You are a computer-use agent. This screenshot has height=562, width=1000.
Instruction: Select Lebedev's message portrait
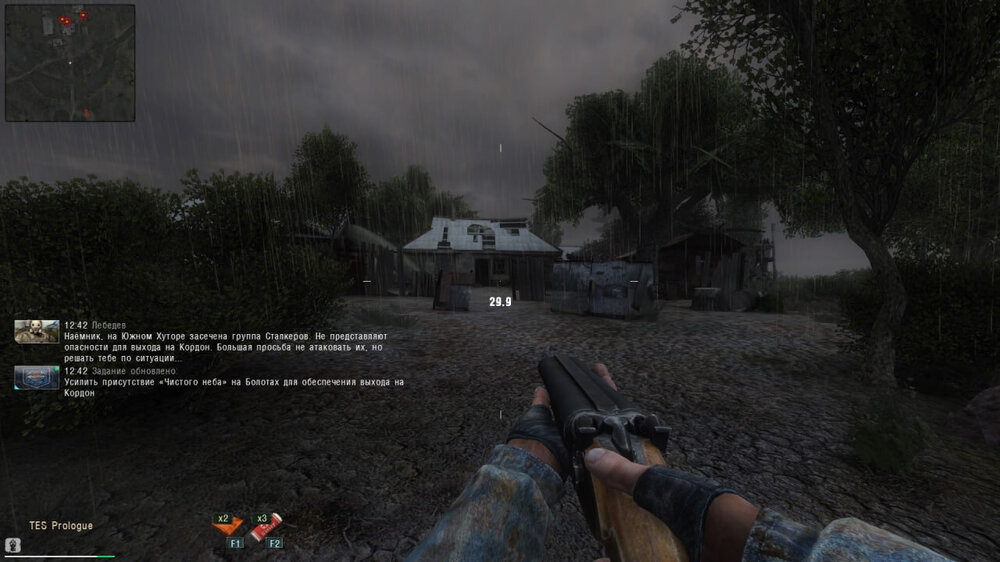coord(36,331)
